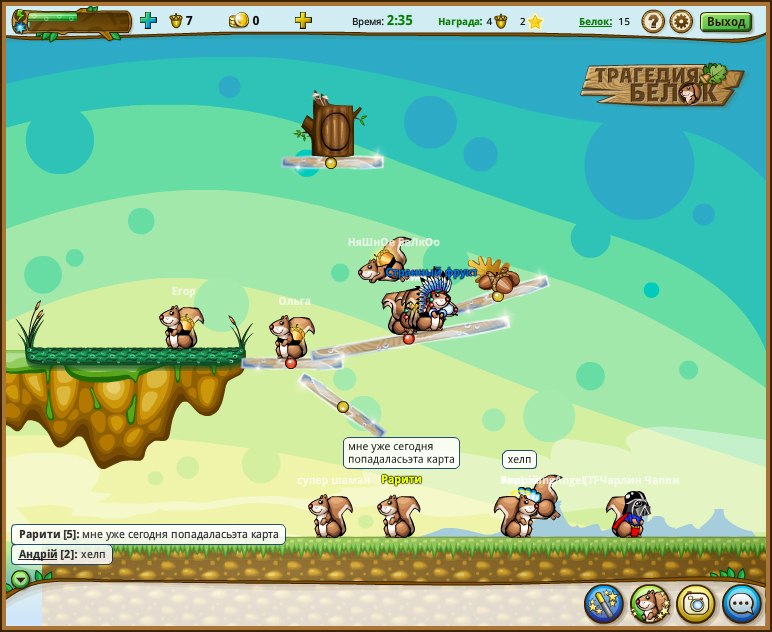
Task: Take a screenshot with the camera button
Action: [696, 603]
